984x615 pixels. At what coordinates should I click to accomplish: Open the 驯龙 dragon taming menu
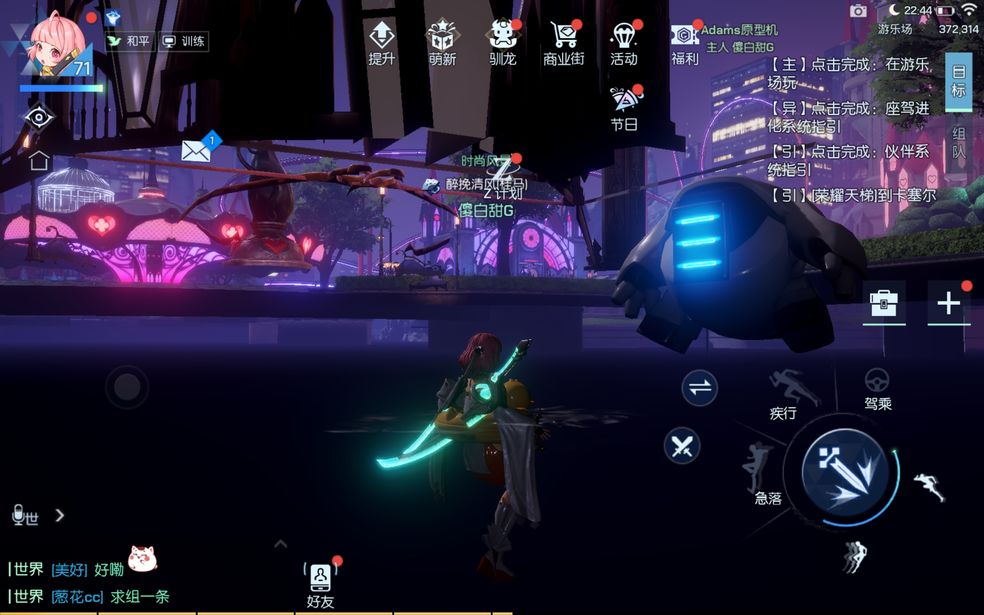tap(502, 42)
